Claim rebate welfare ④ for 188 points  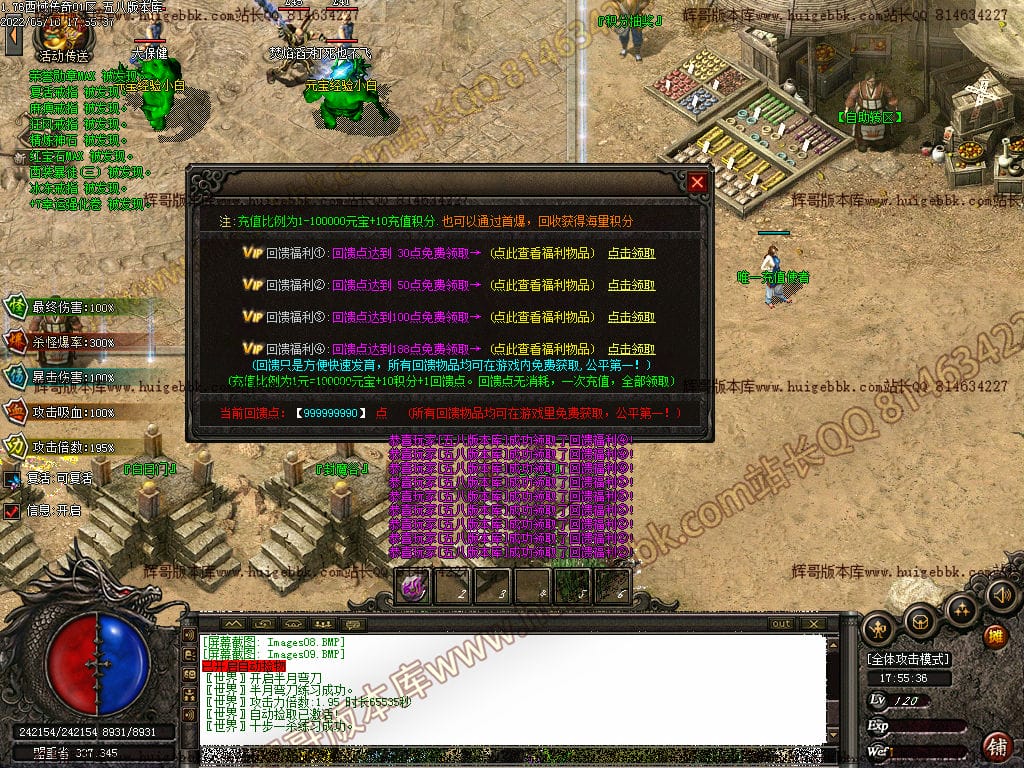631,349
